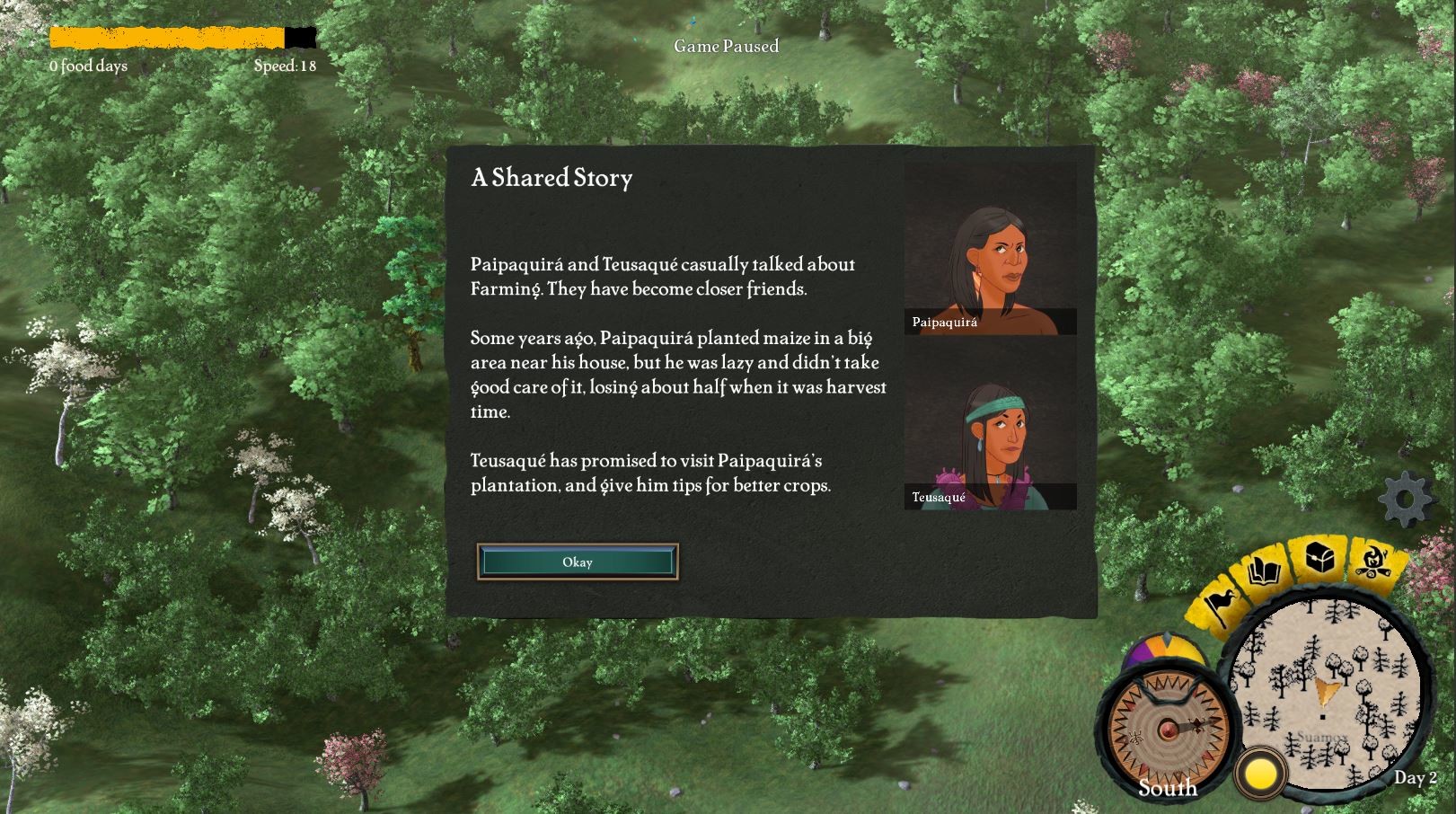
Task: Click the sun indicator beside the minimap
Action: (x=1259, y=772)
